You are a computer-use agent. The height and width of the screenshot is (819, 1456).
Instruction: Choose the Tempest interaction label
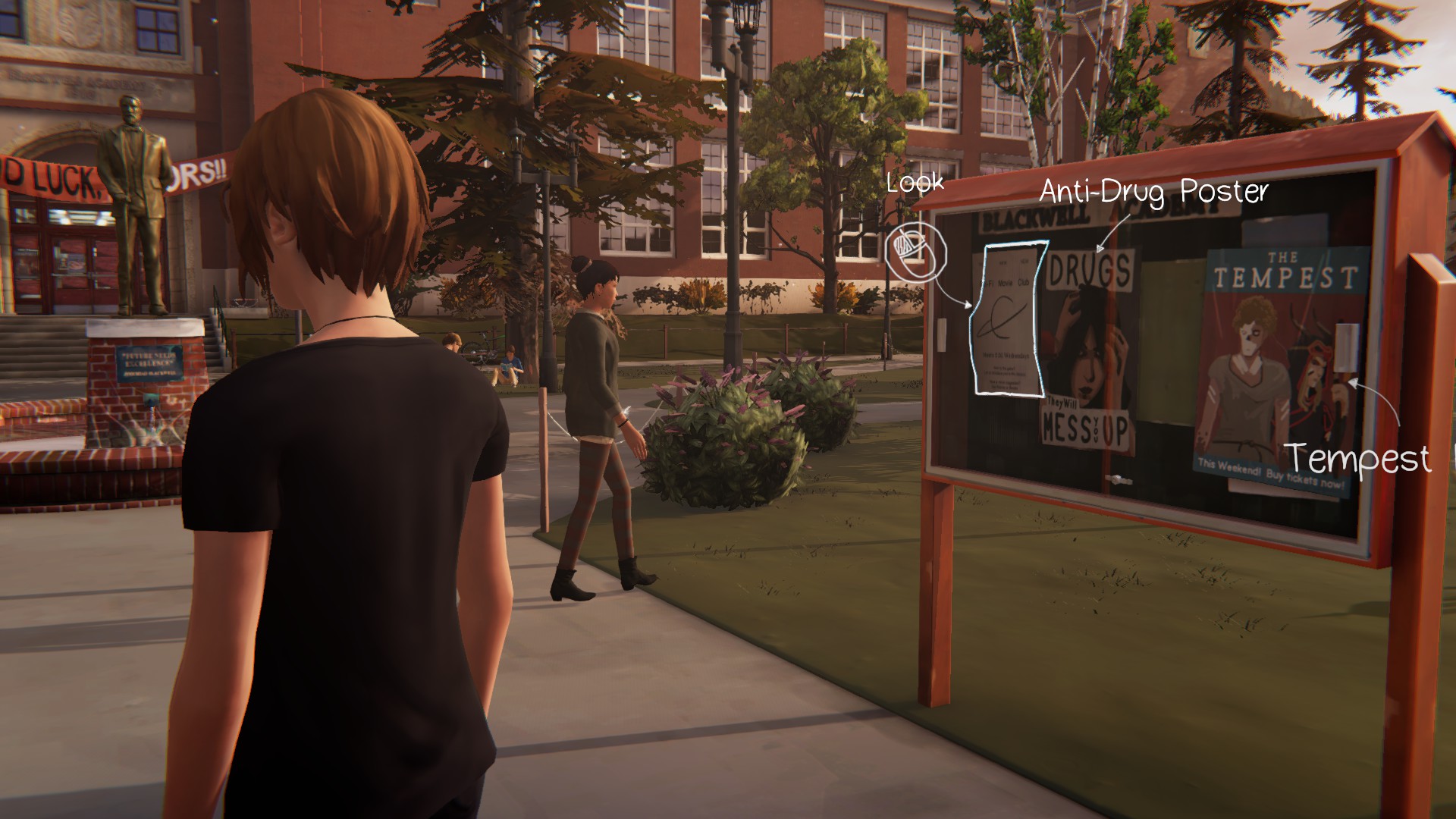1357,458
